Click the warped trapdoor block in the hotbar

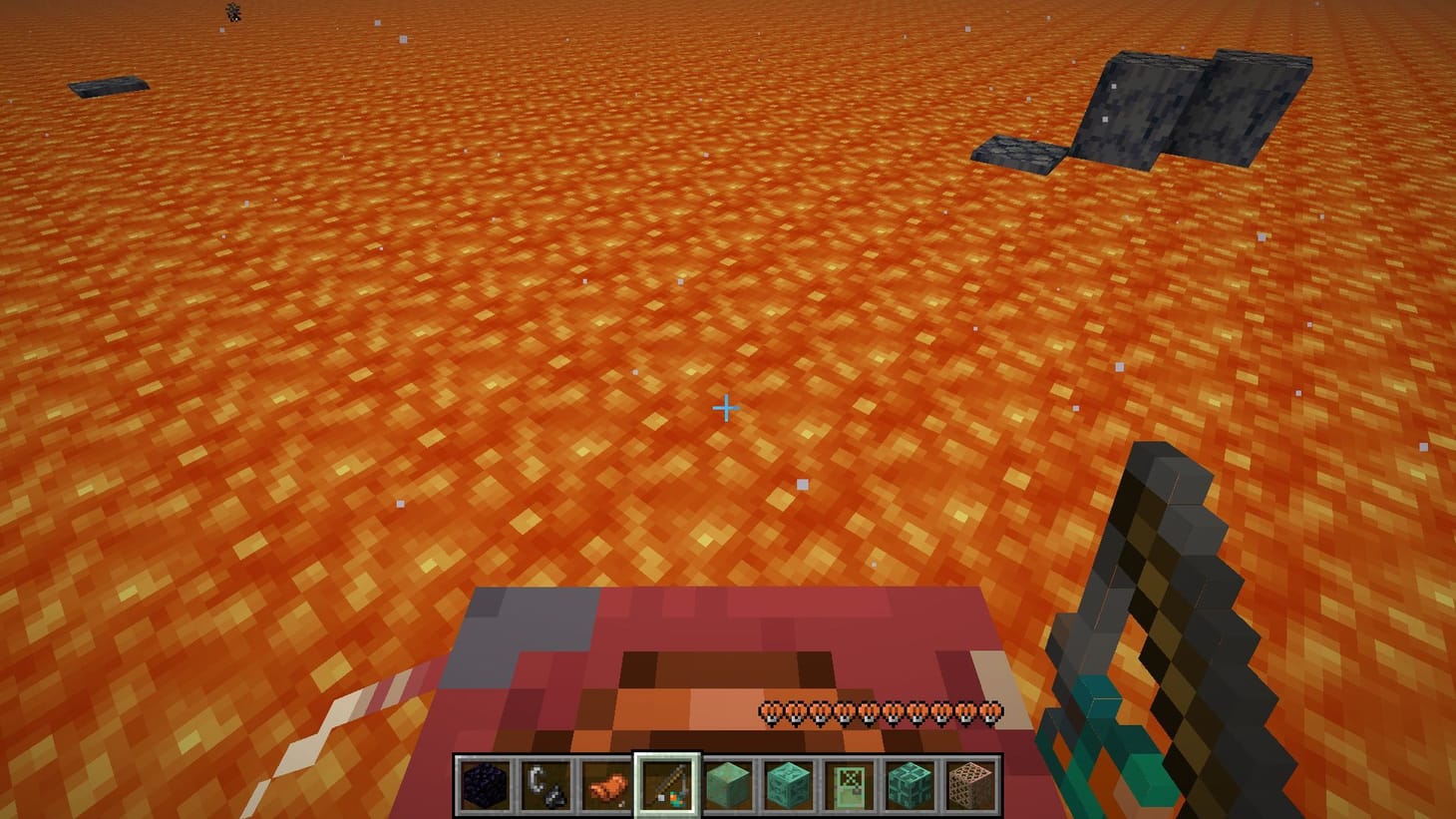click(x=910, y=783)
